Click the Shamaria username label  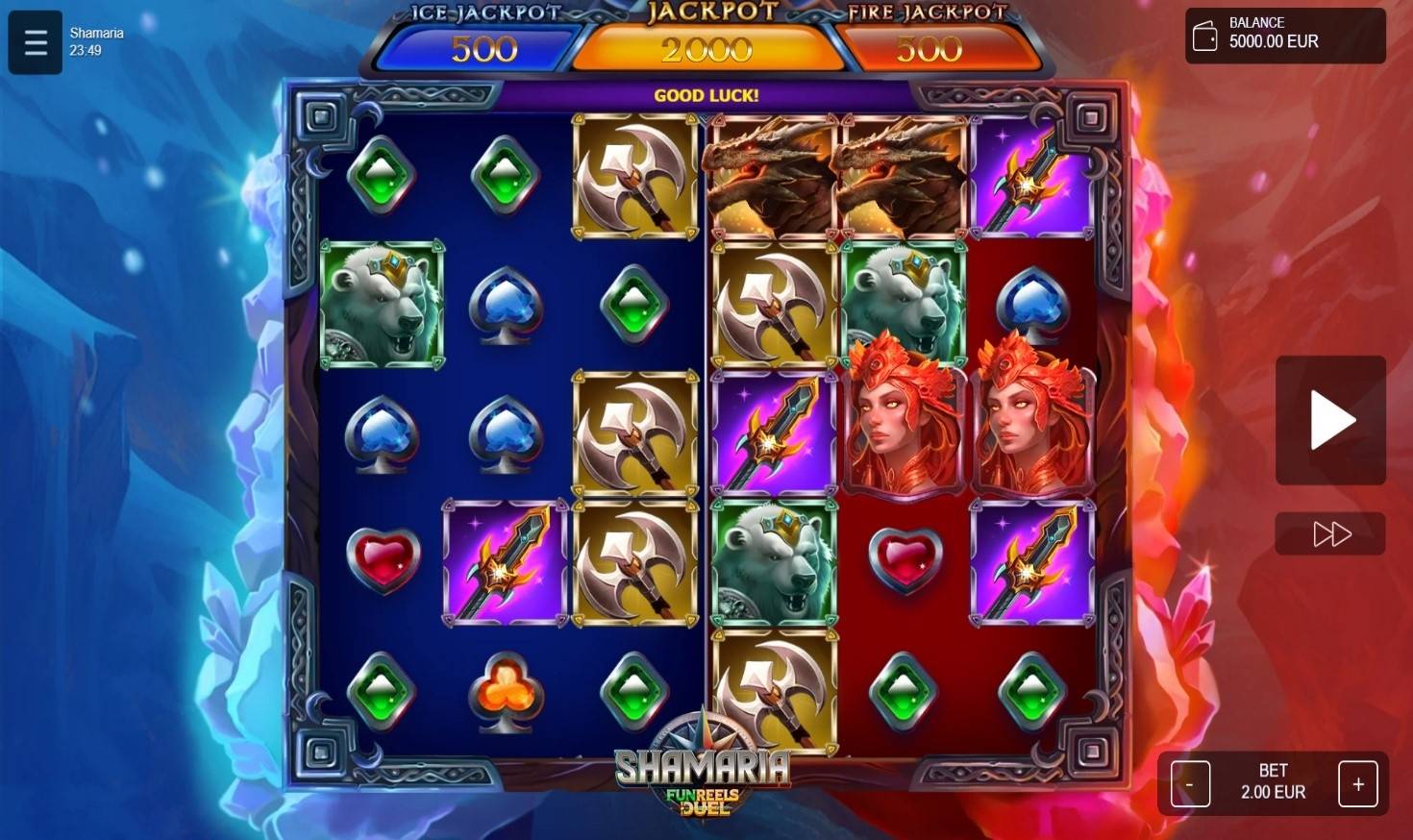[x=95, y=32]
